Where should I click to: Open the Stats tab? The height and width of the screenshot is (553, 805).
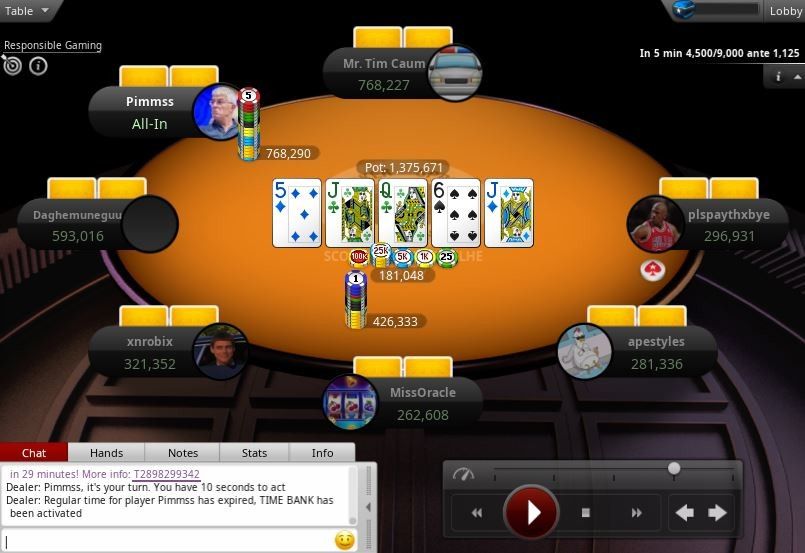click(x=254, y=453)
